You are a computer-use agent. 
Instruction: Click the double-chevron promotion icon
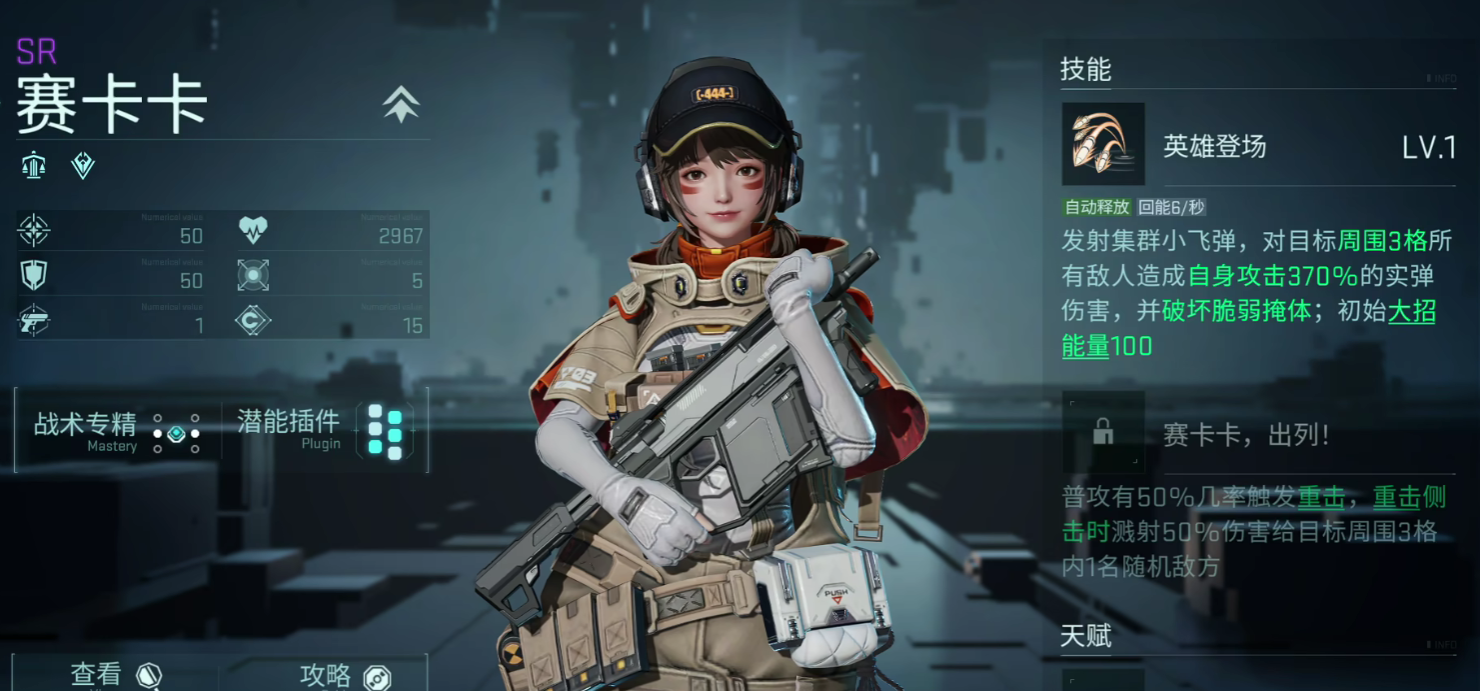401,104
